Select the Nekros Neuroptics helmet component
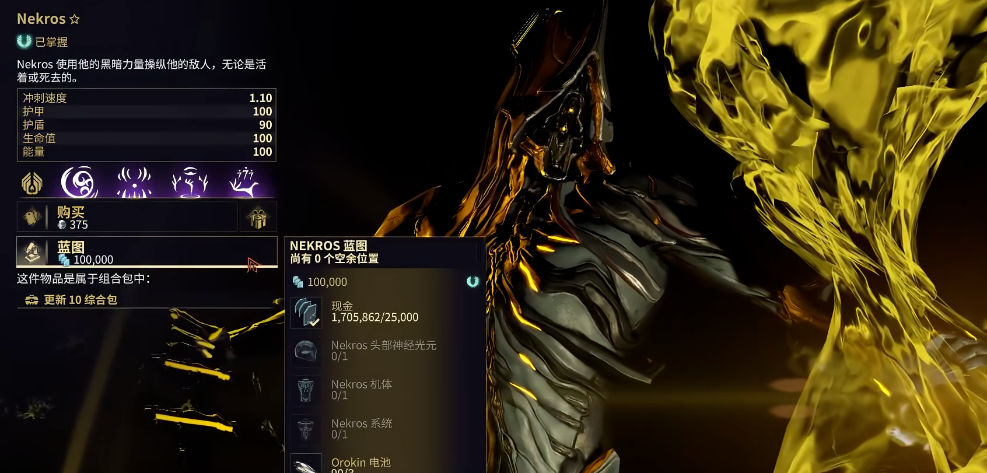Screen dimensions: 987x473 [307, 351]
